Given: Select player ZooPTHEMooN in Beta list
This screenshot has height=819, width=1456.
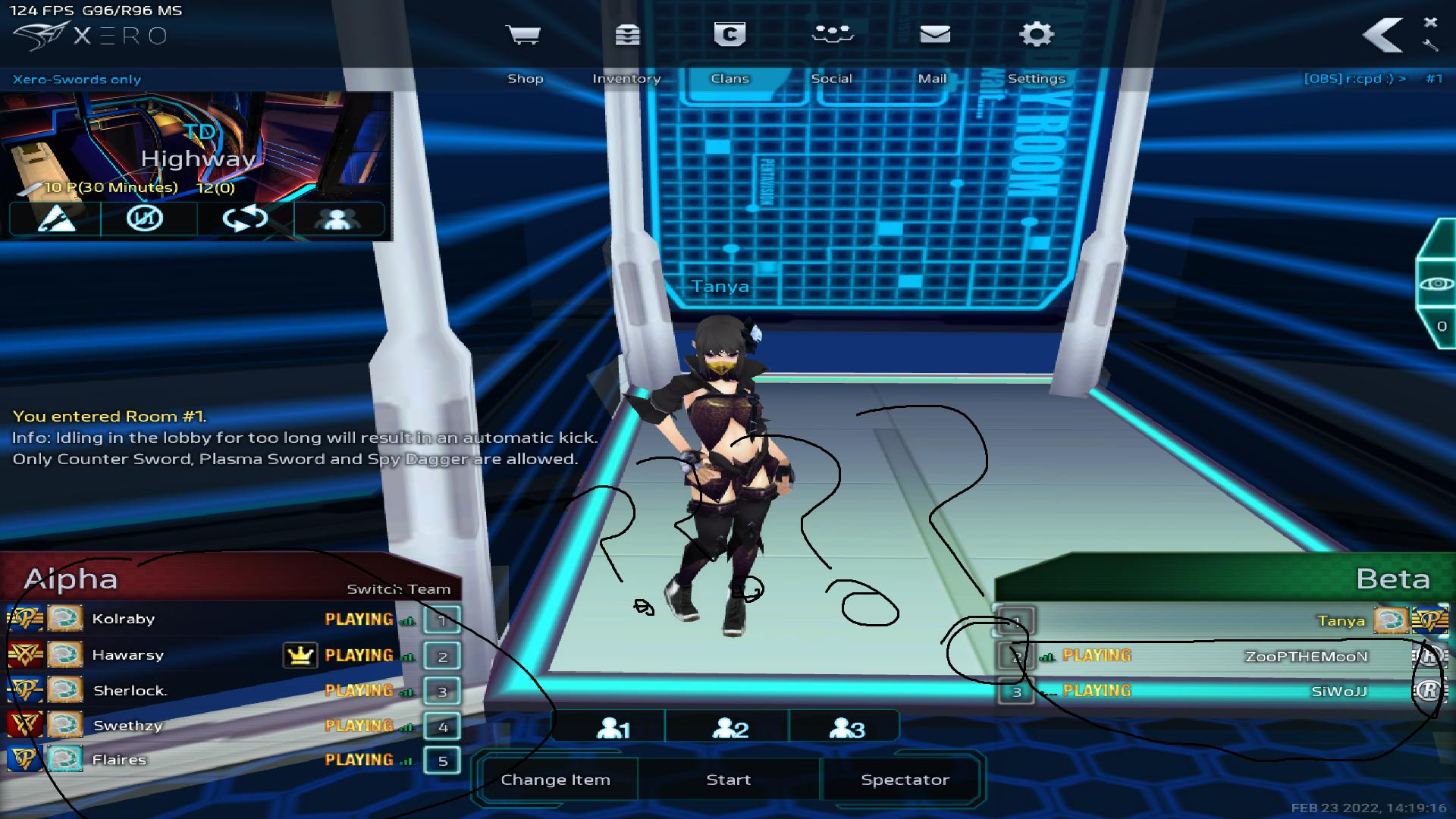Looking at the screenshot, I should click(1306, 657).
